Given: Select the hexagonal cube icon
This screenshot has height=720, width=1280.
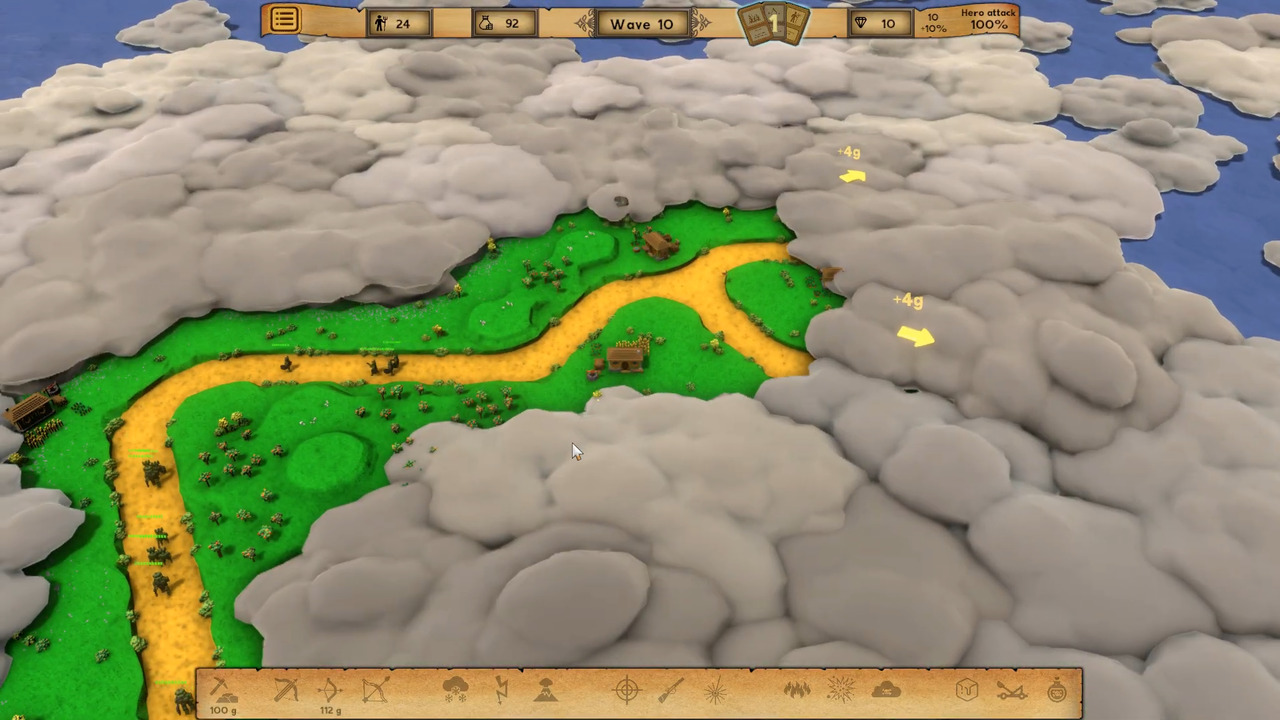Looking at the screenshot, I should (967, 689).
